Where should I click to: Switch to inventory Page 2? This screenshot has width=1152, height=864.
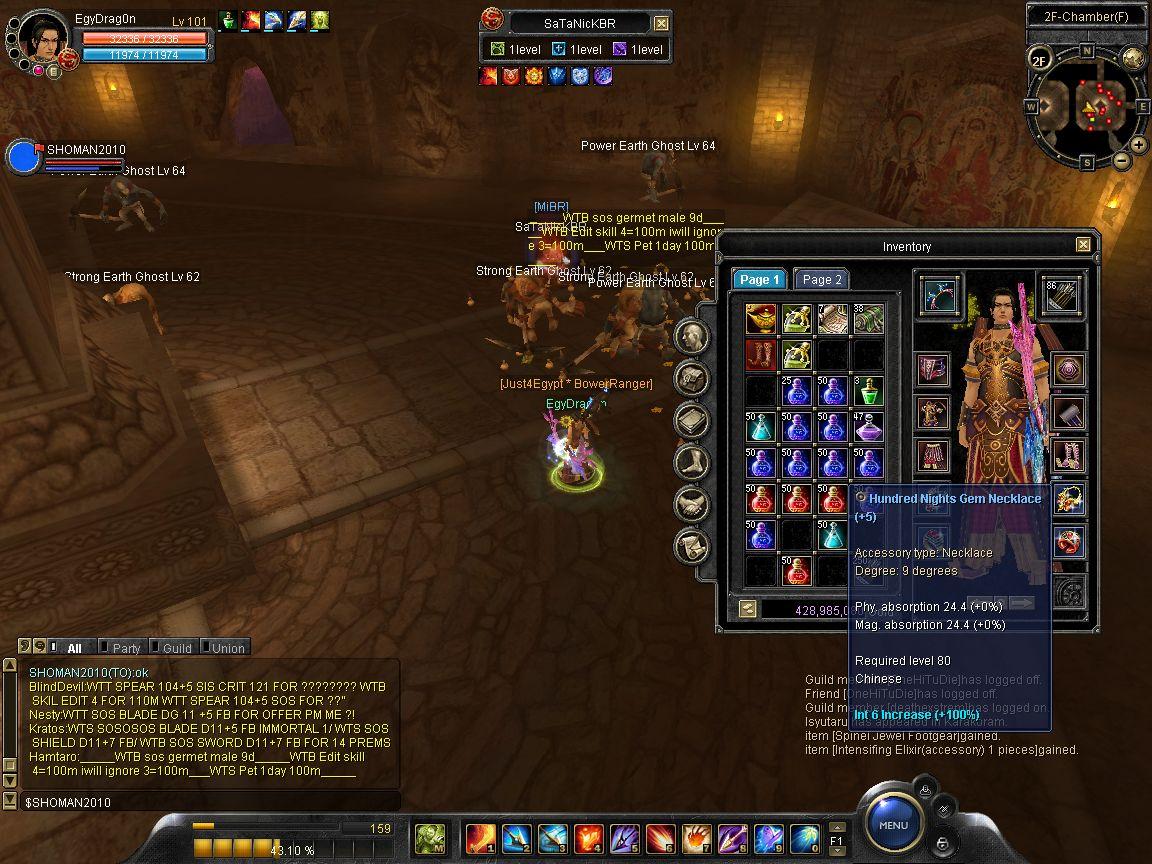(821, 280)
